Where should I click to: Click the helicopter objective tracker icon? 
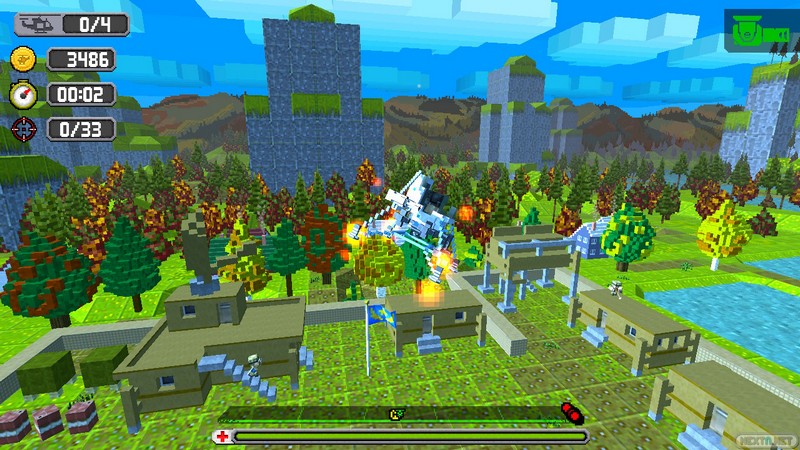point(25,24)
